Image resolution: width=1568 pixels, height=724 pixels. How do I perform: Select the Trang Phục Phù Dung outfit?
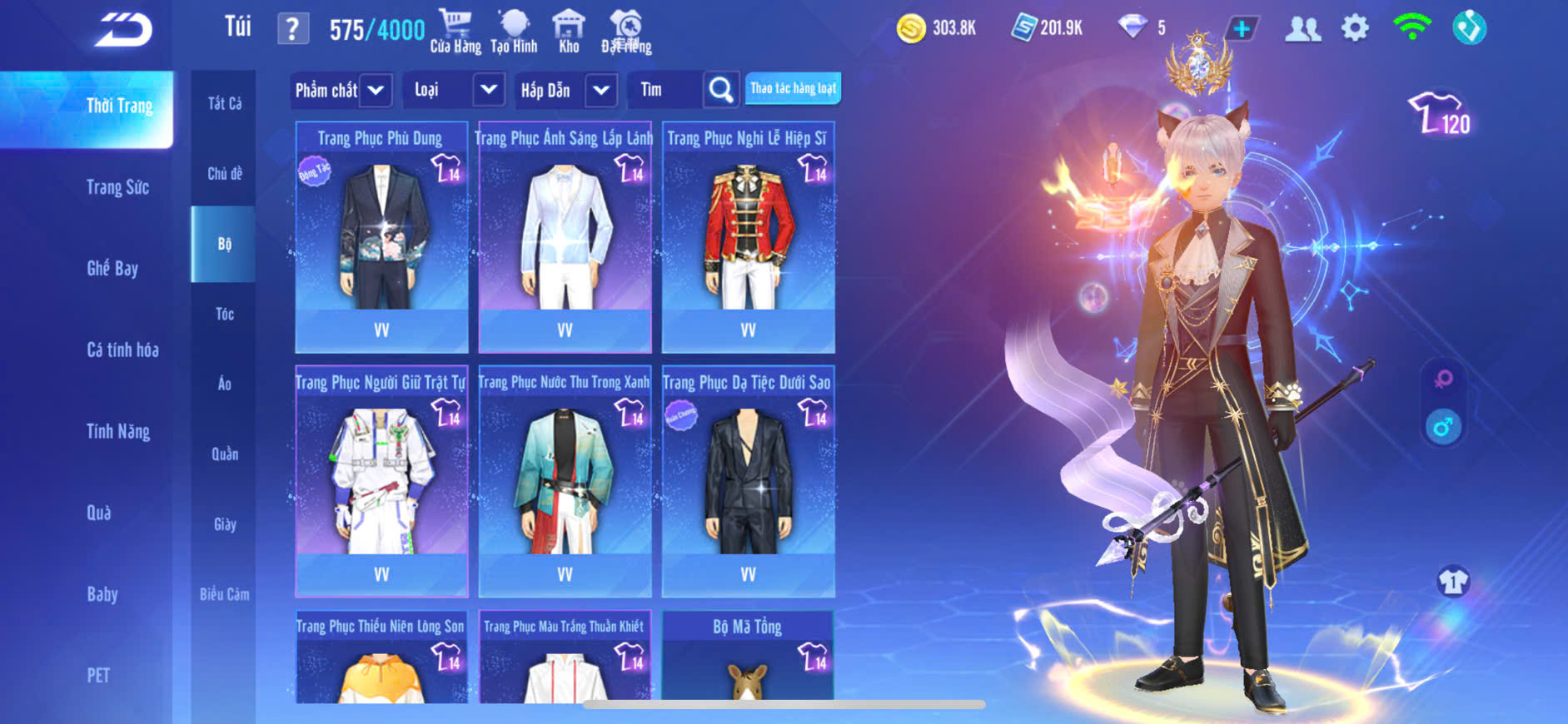[381, 237]
